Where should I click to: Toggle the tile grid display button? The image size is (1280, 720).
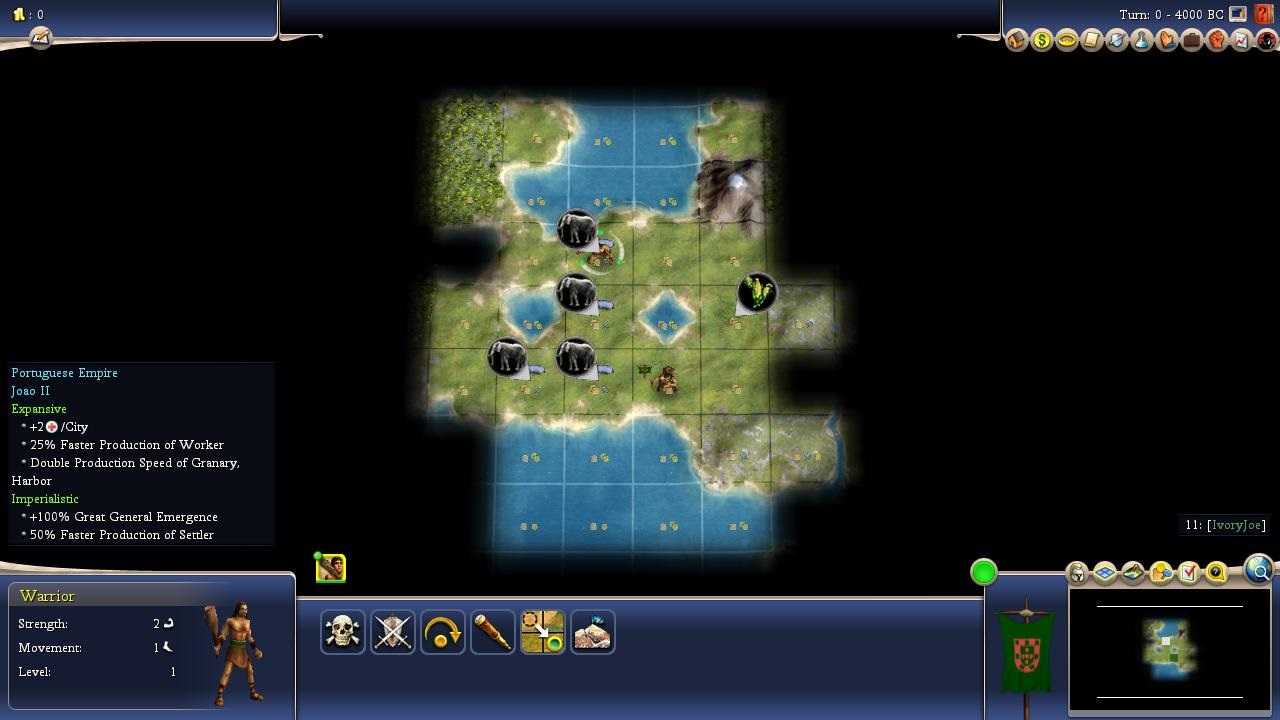tap(1105, 573)
